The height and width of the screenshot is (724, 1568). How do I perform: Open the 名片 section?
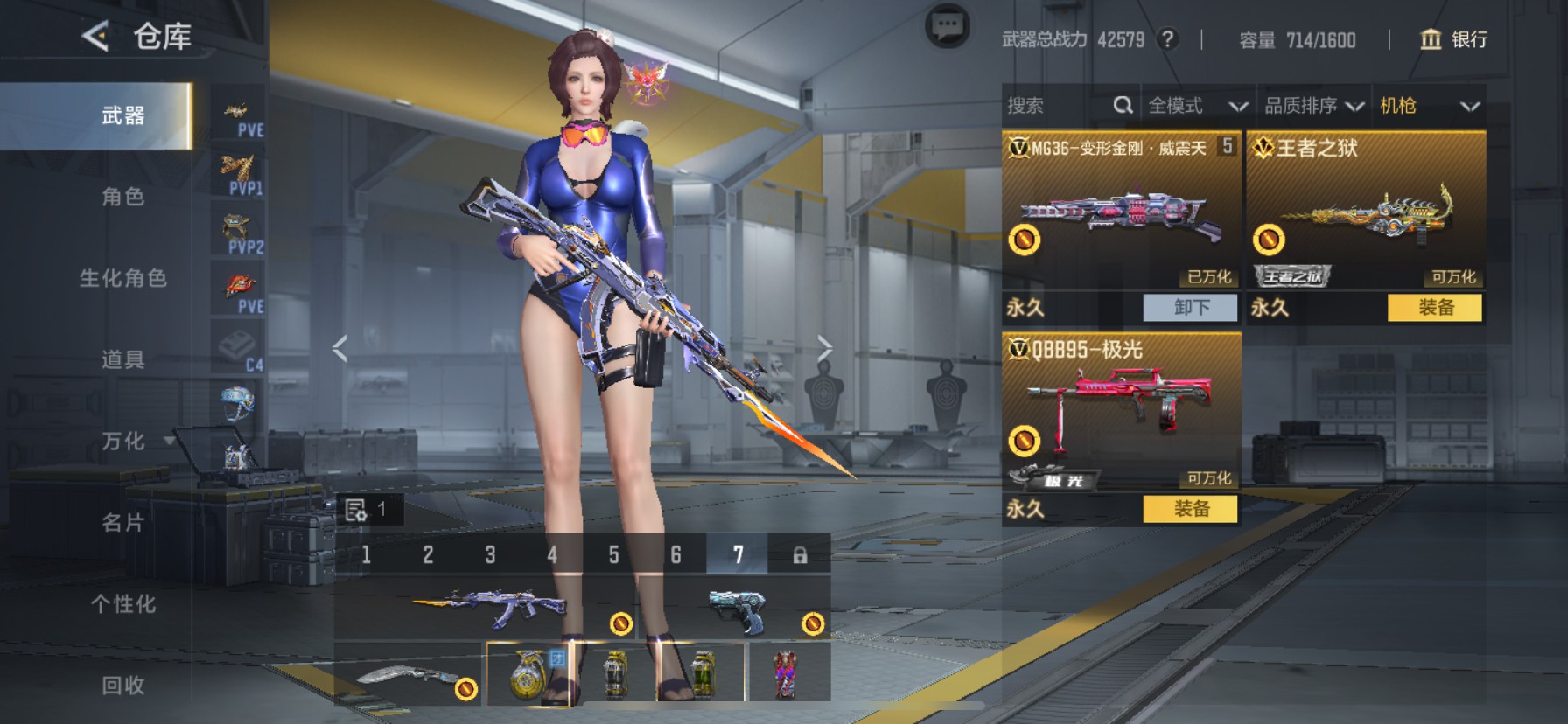point(122,523)
